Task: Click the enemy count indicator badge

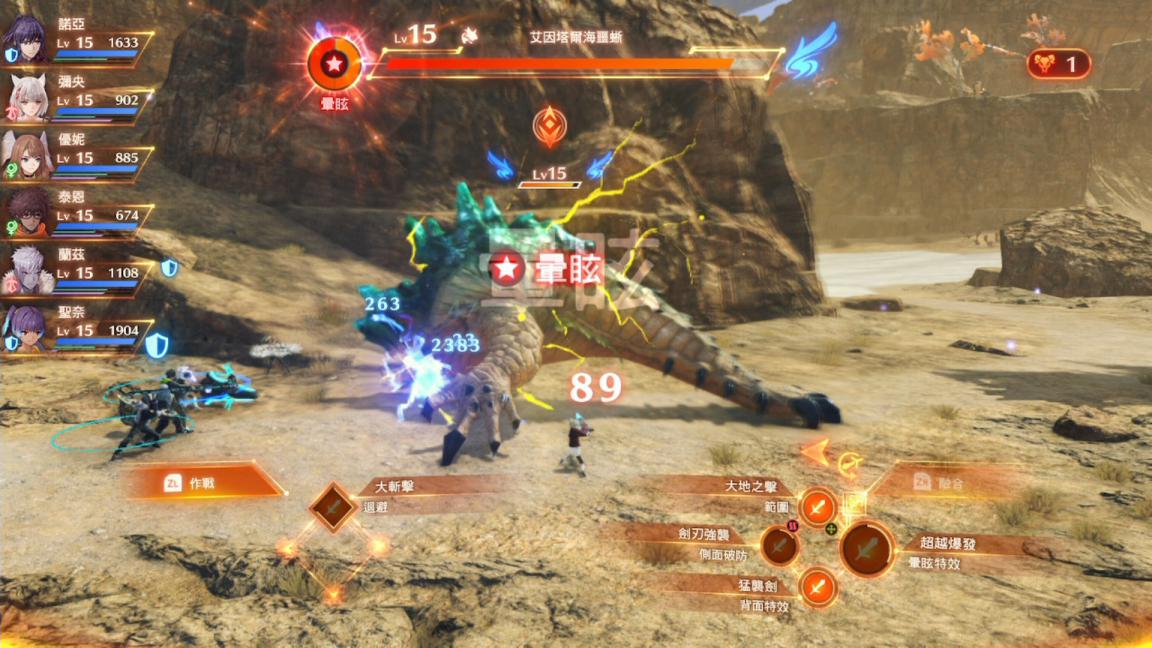Action: 1058,65
